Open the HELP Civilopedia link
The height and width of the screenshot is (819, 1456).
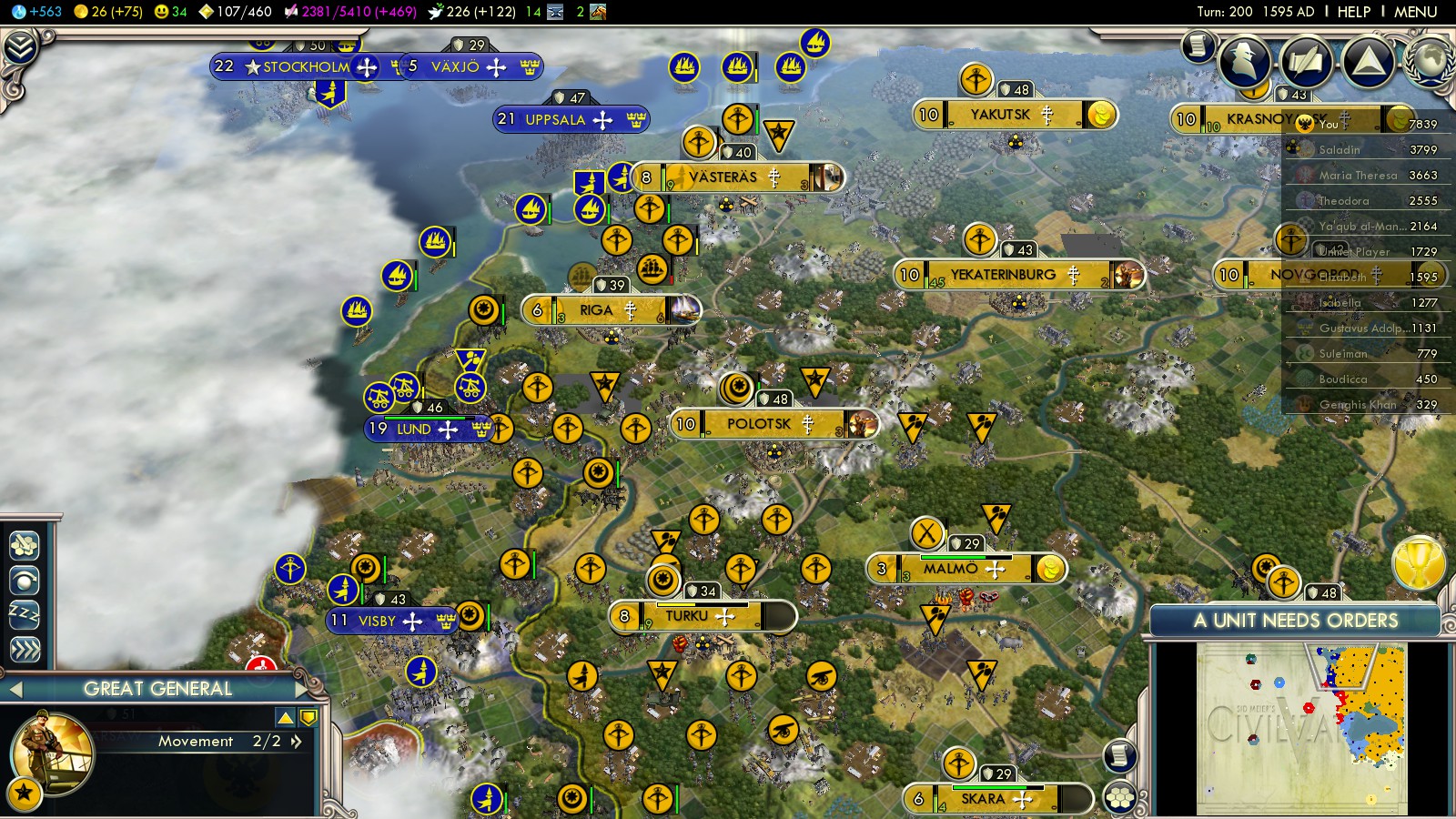(x=1353, y=12)
